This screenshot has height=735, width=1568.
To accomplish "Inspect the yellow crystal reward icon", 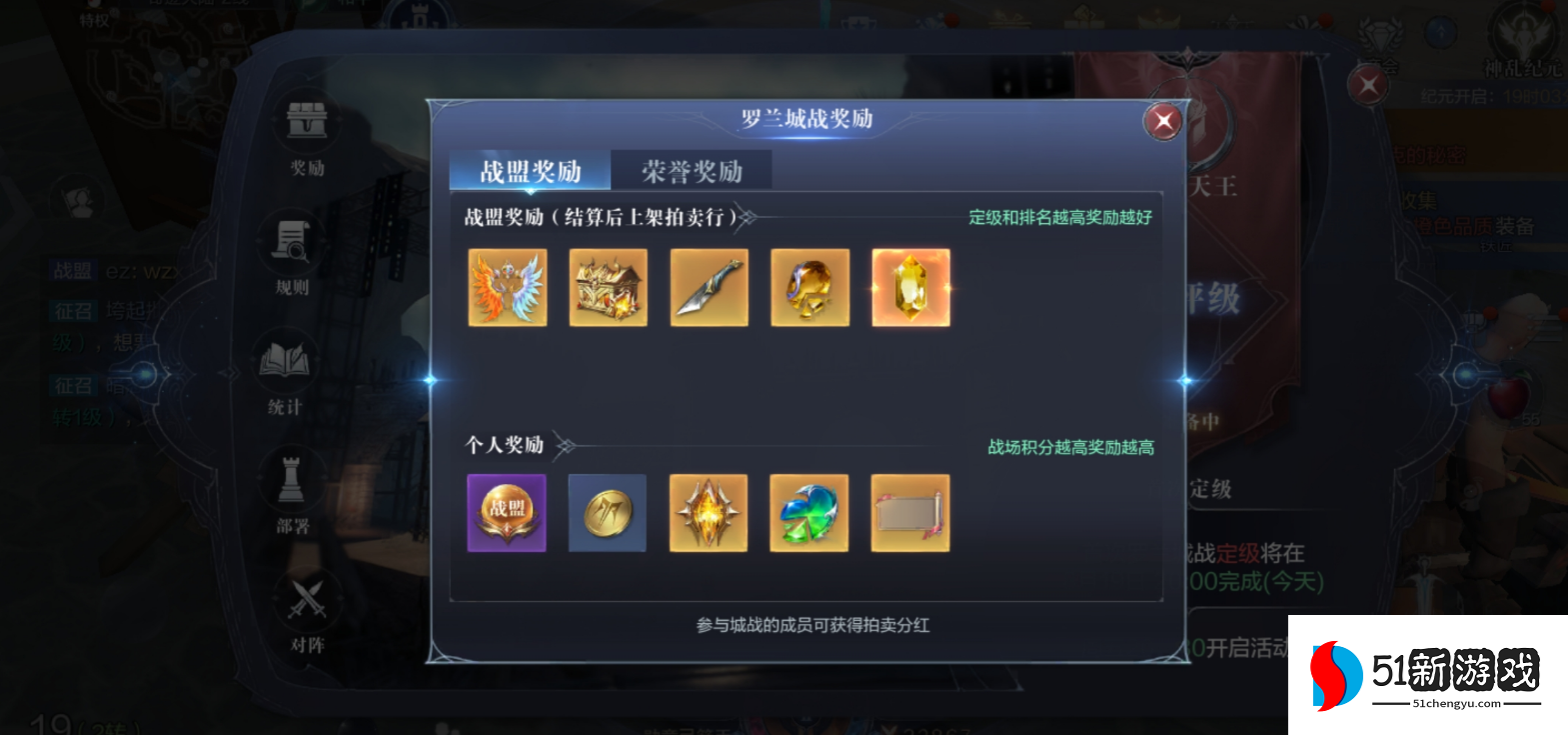I will [909, 289].
